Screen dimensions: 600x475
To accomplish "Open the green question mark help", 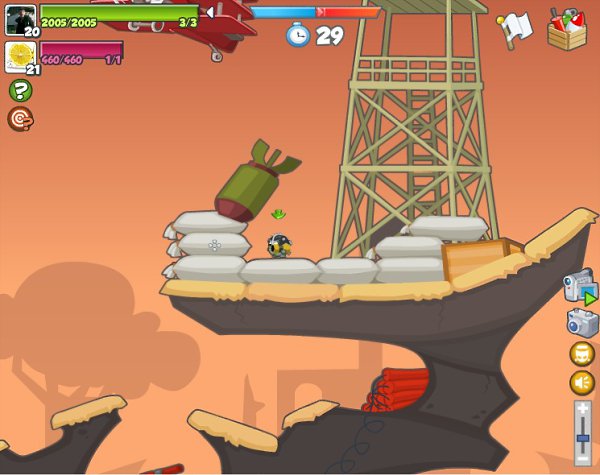I will click(x=20, y=91).
